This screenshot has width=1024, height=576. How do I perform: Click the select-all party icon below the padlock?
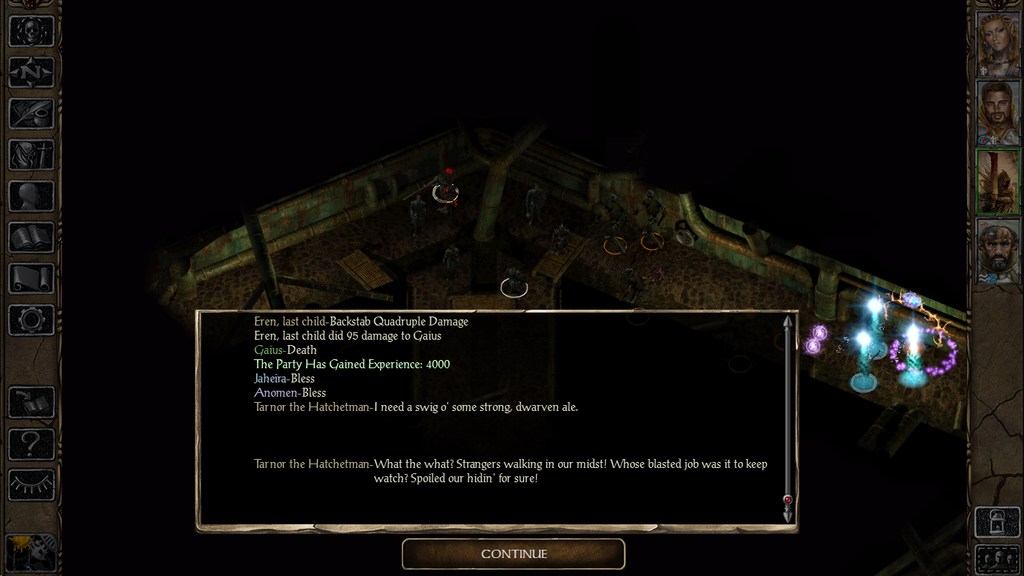[x=997, y=559]
